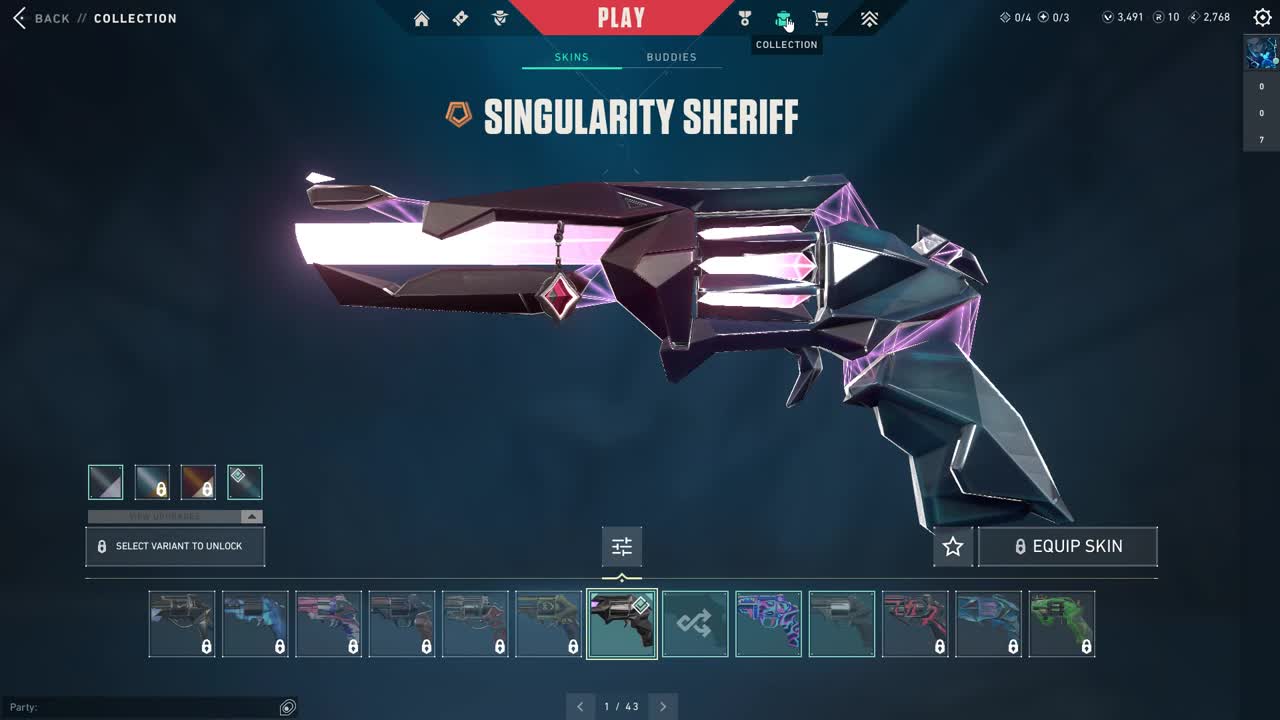Go to the next skin page

coord(663,706)
